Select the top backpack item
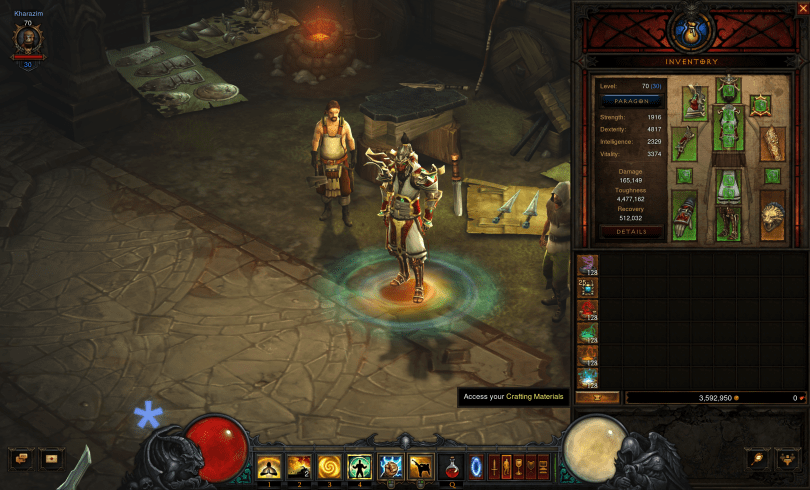Image resolution: width=810 pixels, height=490 pixels. pos(588,263)
